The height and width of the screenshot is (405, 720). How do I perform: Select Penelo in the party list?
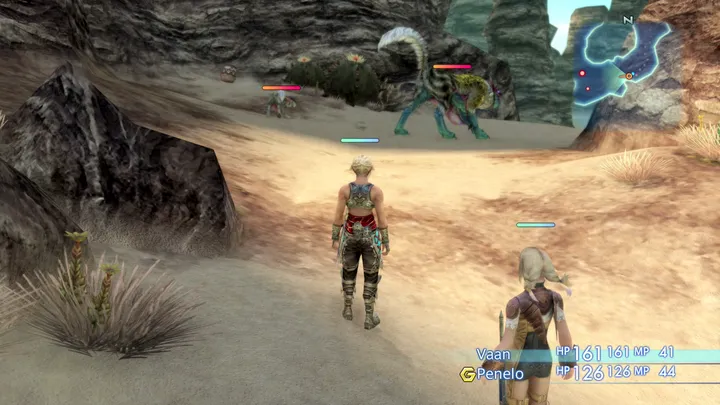click(x=500, y=373)
